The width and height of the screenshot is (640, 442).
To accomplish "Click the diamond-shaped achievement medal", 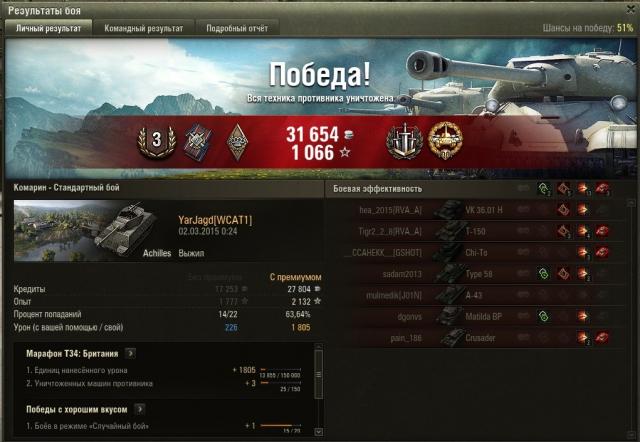I will pos(237,141).
